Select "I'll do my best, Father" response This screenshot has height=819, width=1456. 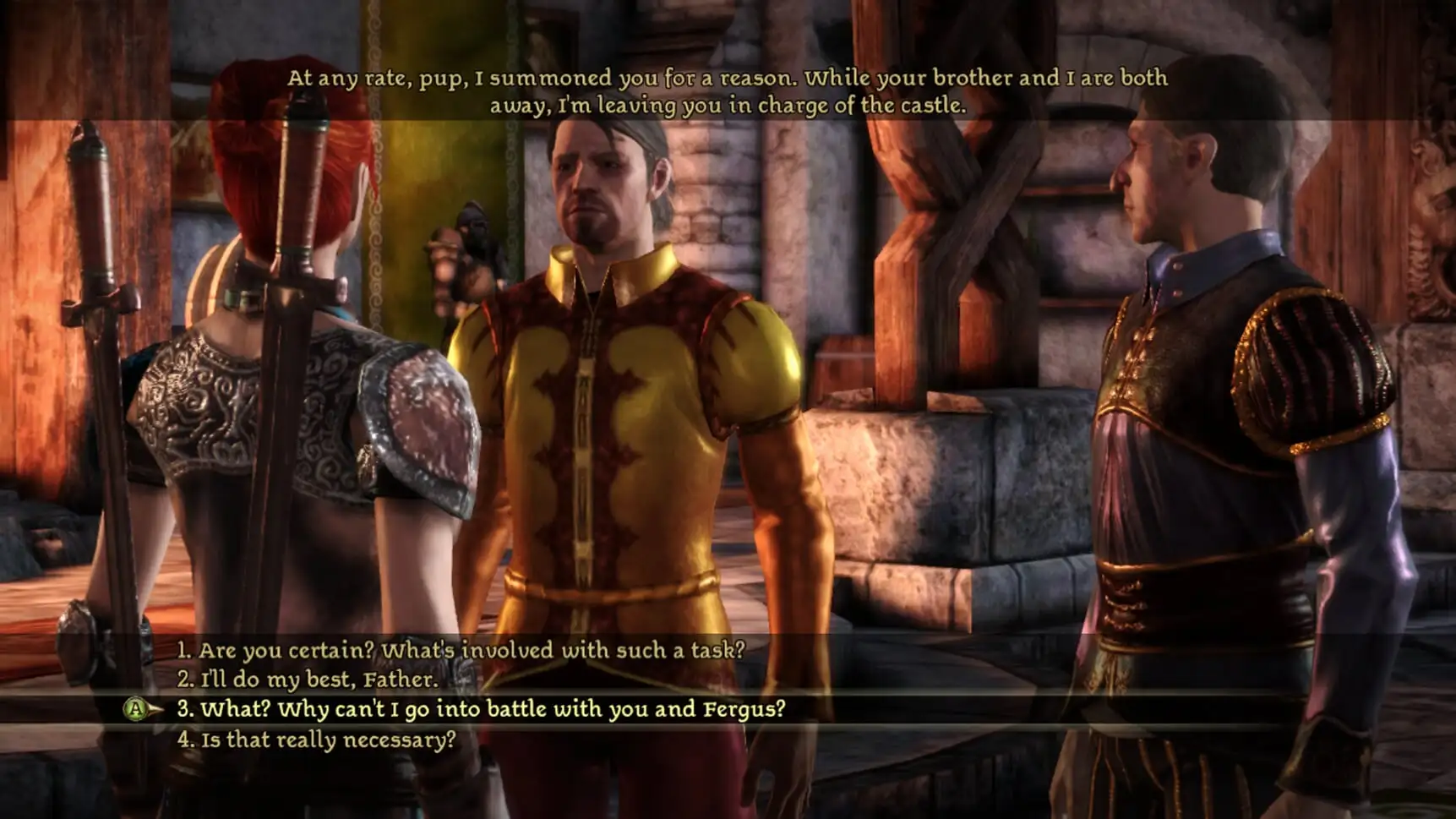tap(308, 680)
